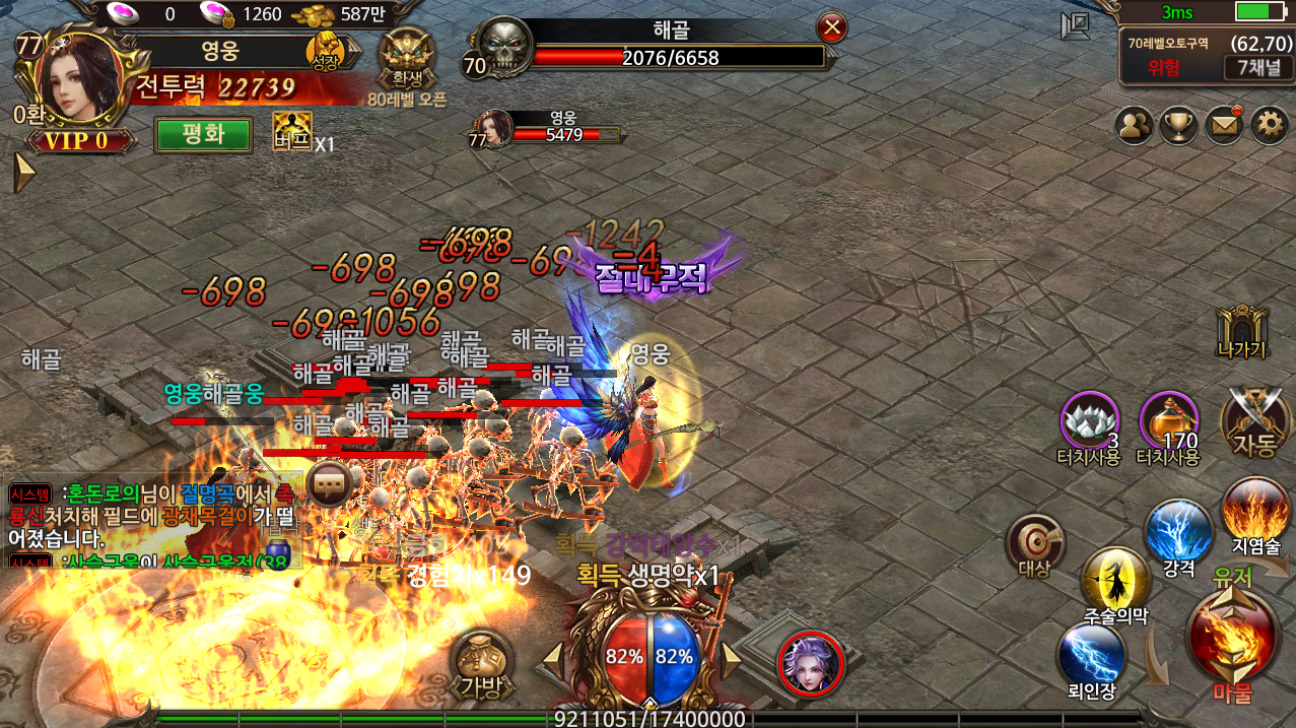
Task: Close the 해골 target frame
Action: 831,27
